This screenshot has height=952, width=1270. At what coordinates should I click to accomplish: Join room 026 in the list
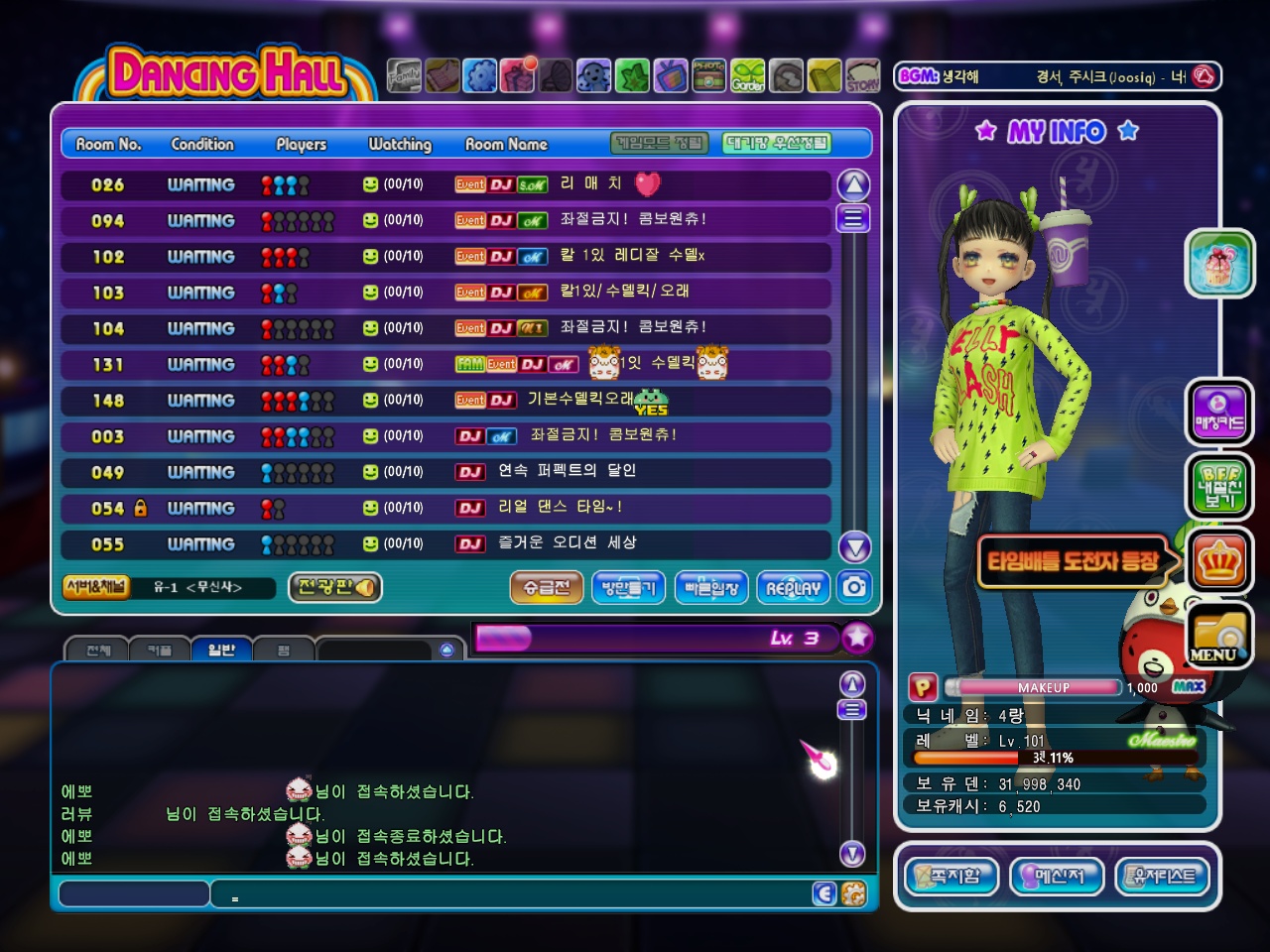pos(445,185)
